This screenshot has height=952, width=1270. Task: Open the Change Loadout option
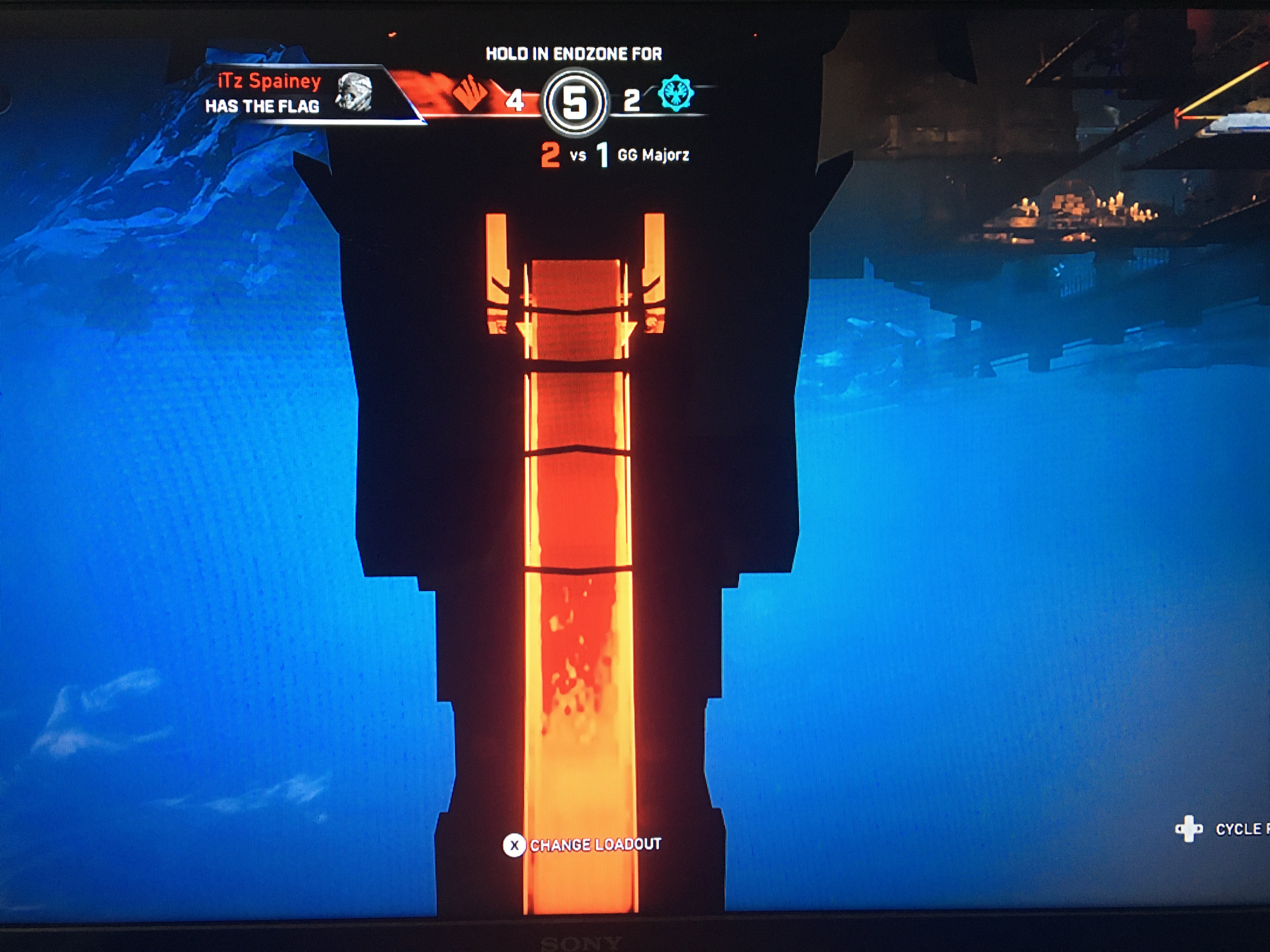click(x=582, y=845)
